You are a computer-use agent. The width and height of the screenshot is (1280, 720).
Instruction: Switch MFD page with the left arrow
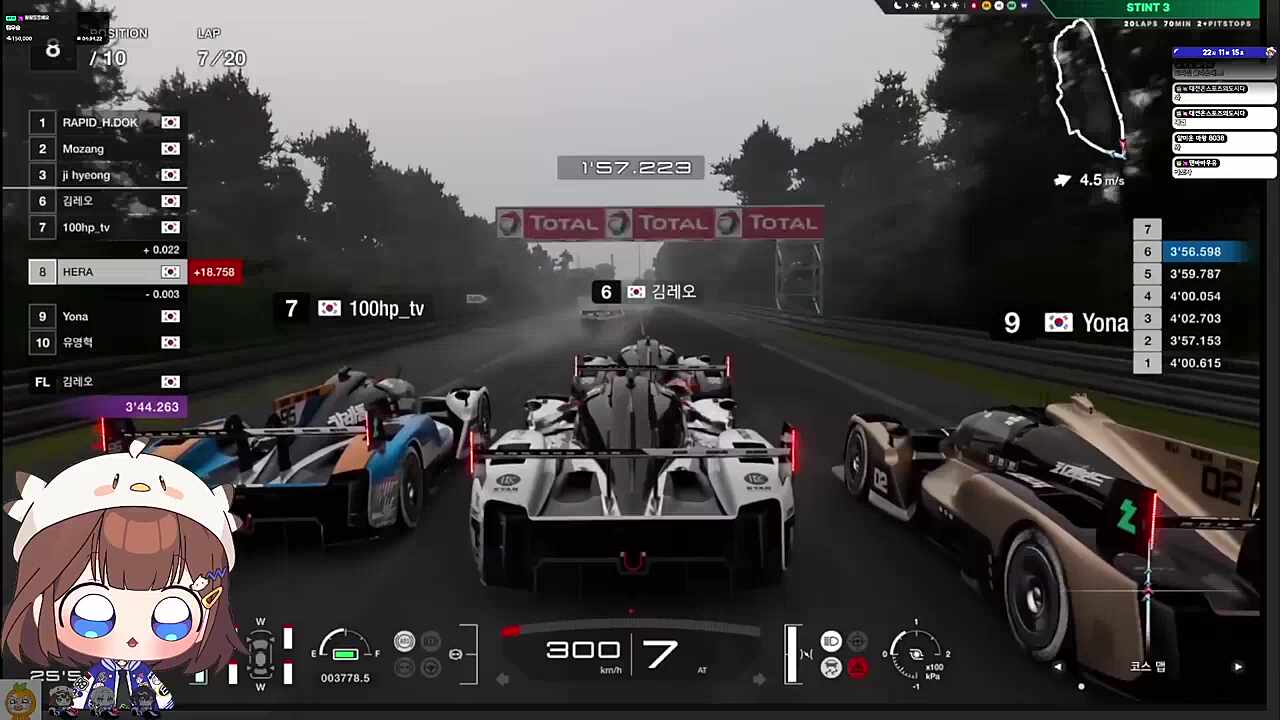tap(1058, 667)
